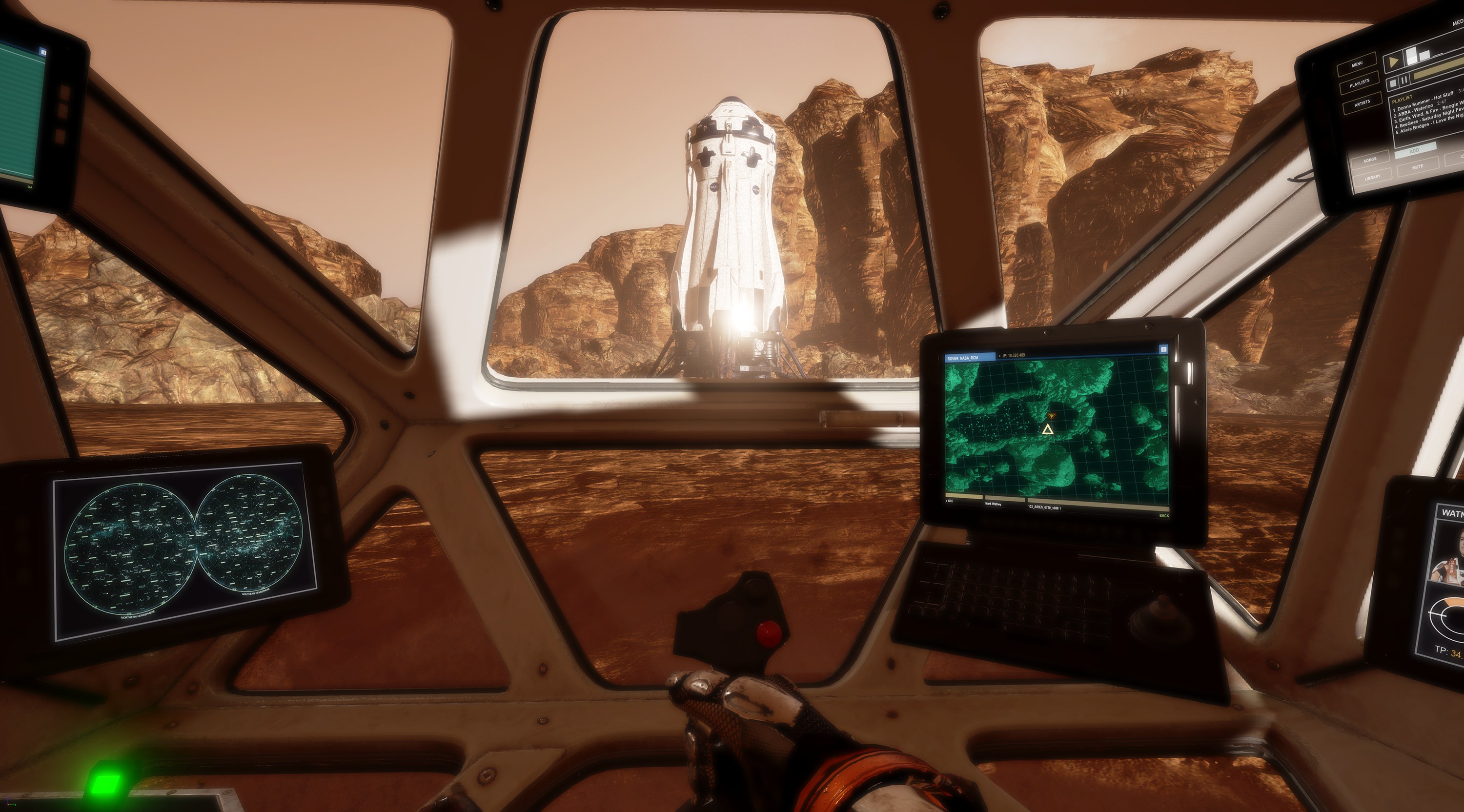Click BACK on the rover map screen

(1164, 515)
